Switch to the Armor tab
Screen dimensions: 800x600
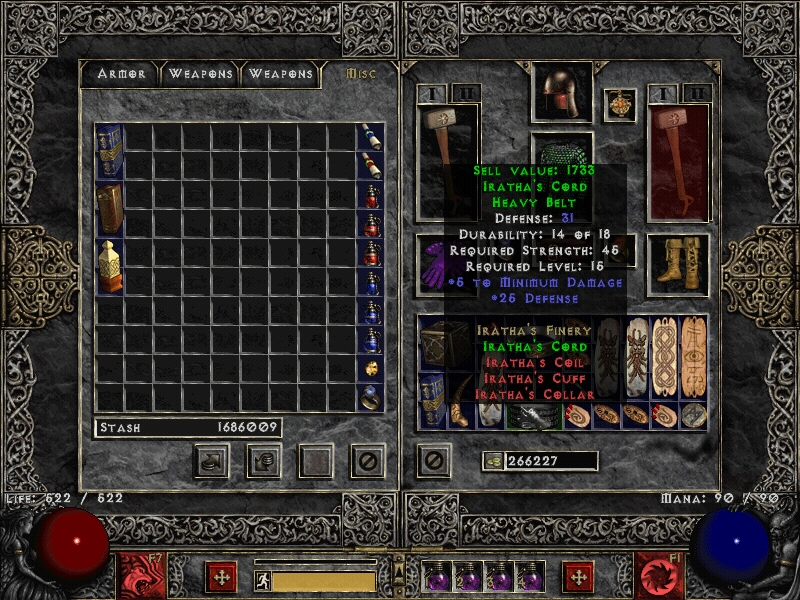[121, 74]
